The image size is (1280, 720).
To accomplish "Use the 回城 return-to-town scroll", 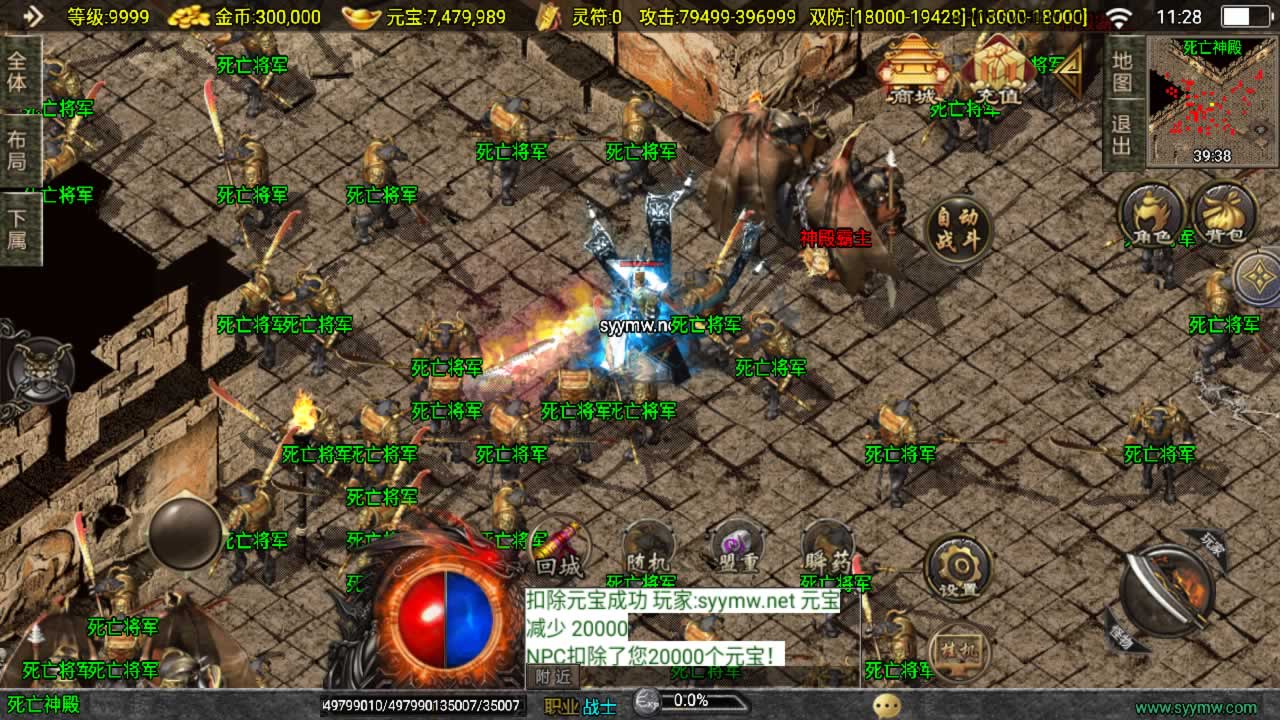I will [559, 551].
